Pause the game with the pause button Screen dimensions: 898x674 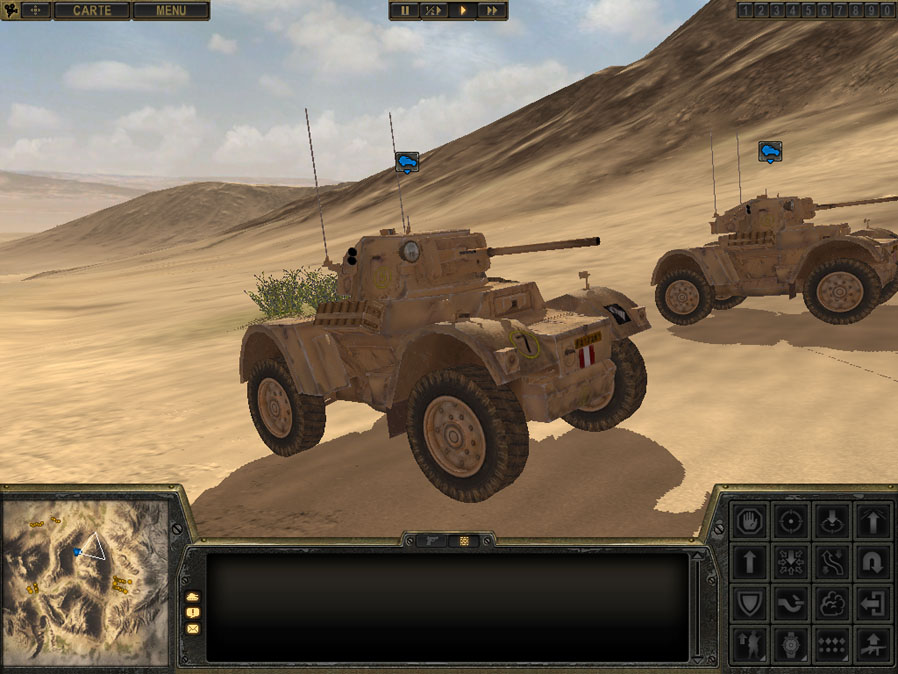click(405, 11)
